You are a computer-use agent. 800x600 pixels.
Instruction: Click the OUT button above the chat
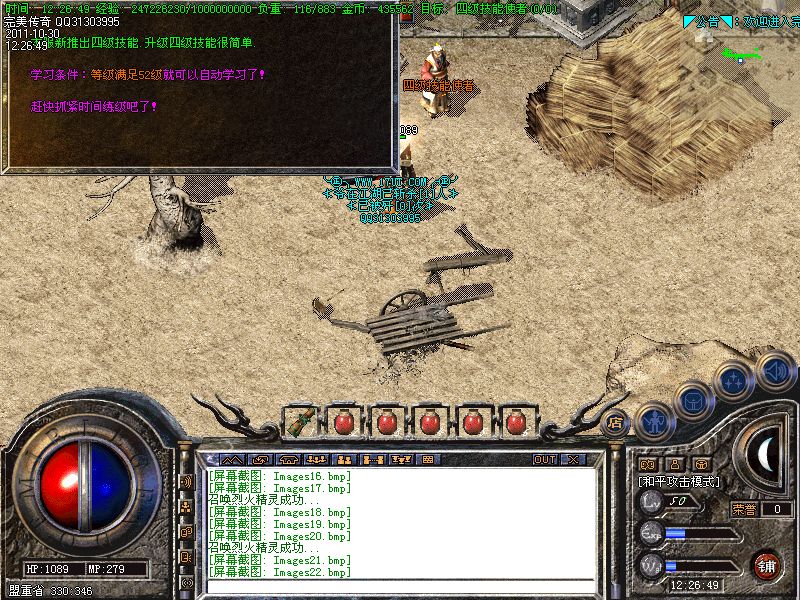click(544, 460)
